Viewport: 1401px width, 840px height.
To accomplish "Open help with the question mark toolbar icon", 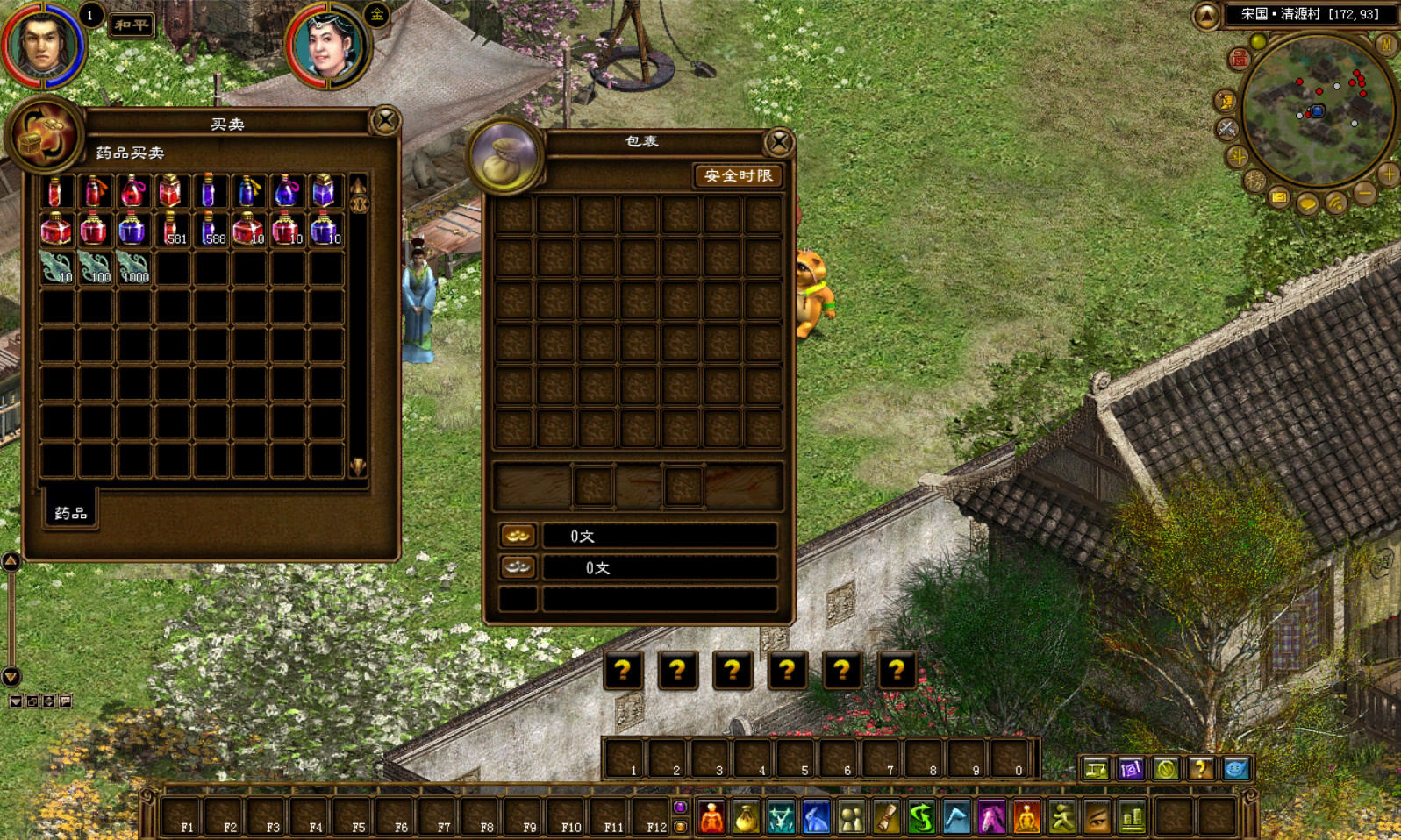I will click(1200, 769).
